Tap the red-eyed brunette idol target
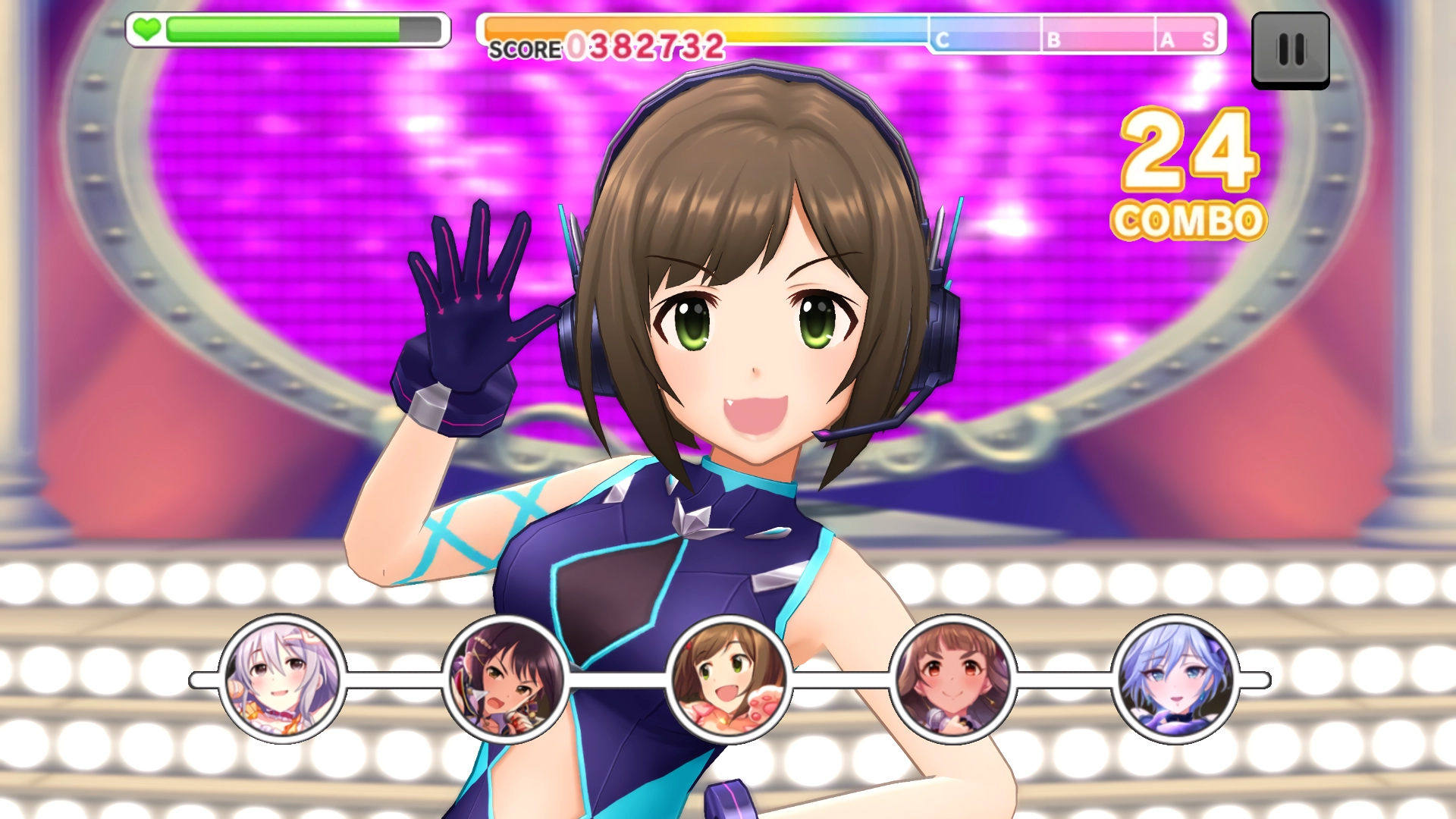The image size is (1456, 819). coord(952,679)
